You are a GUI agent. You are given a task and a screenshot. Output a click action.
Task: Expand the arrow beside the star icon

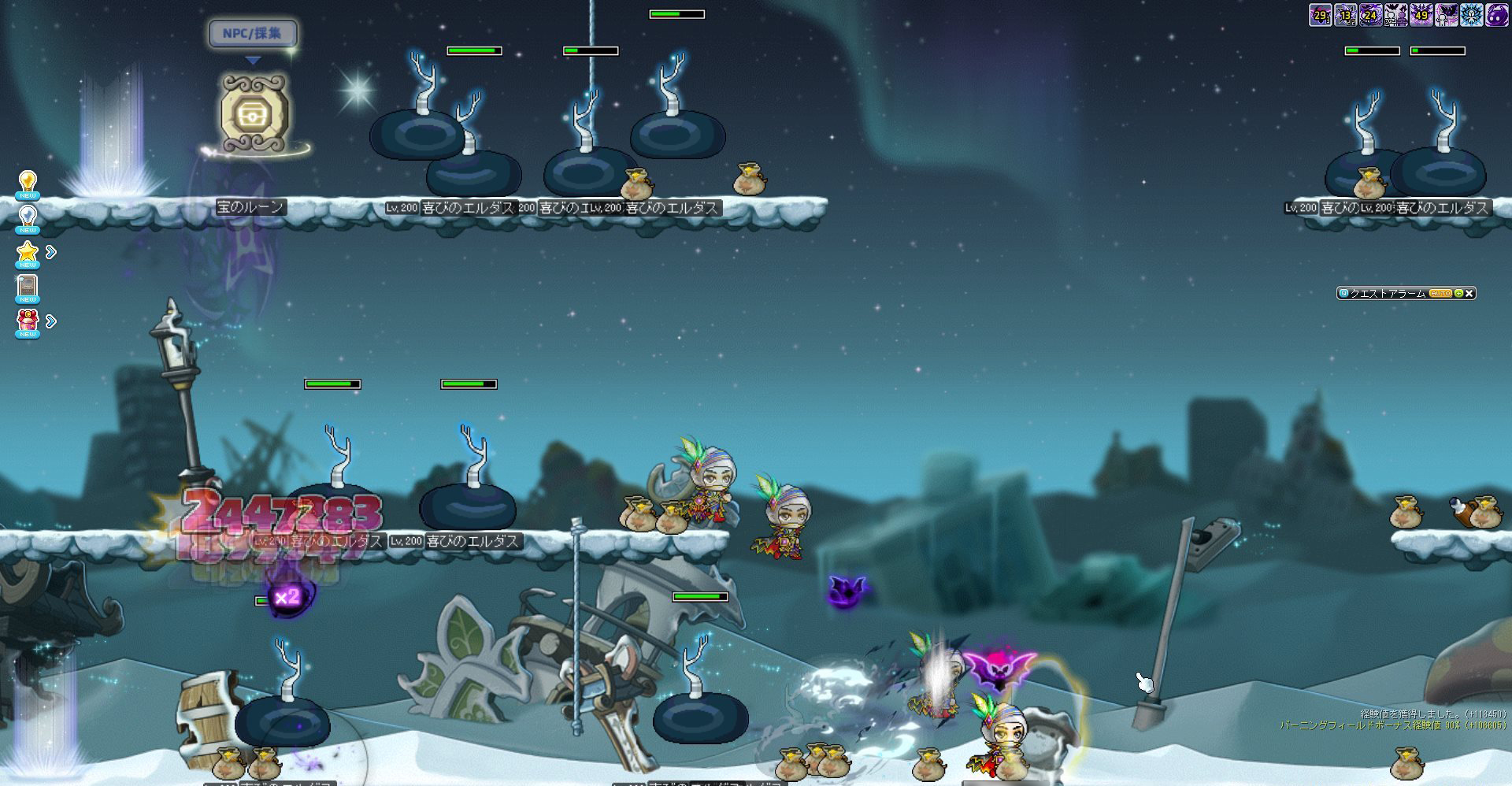[51, 252]
